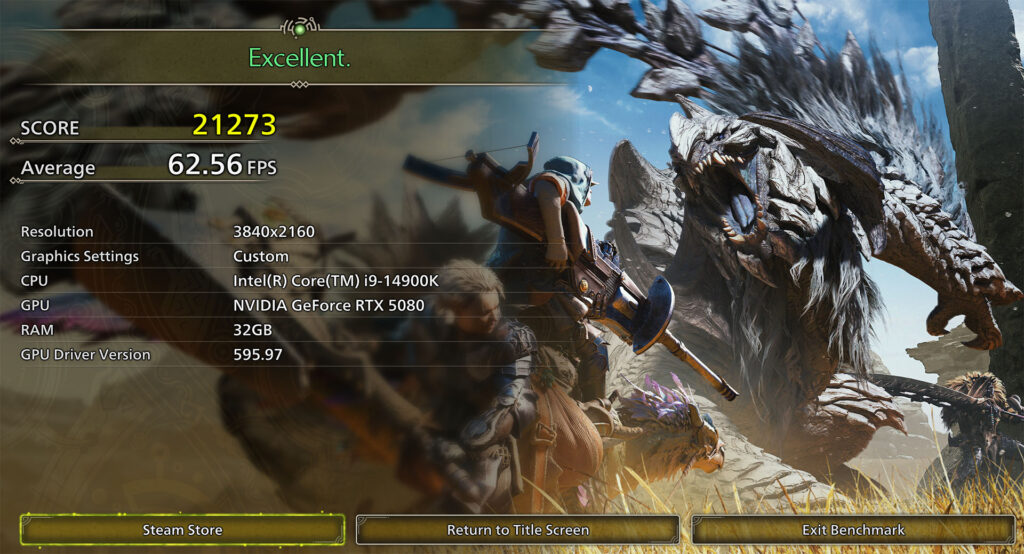Open the Steam Store button
The image size is (1024, 554).
182,530
